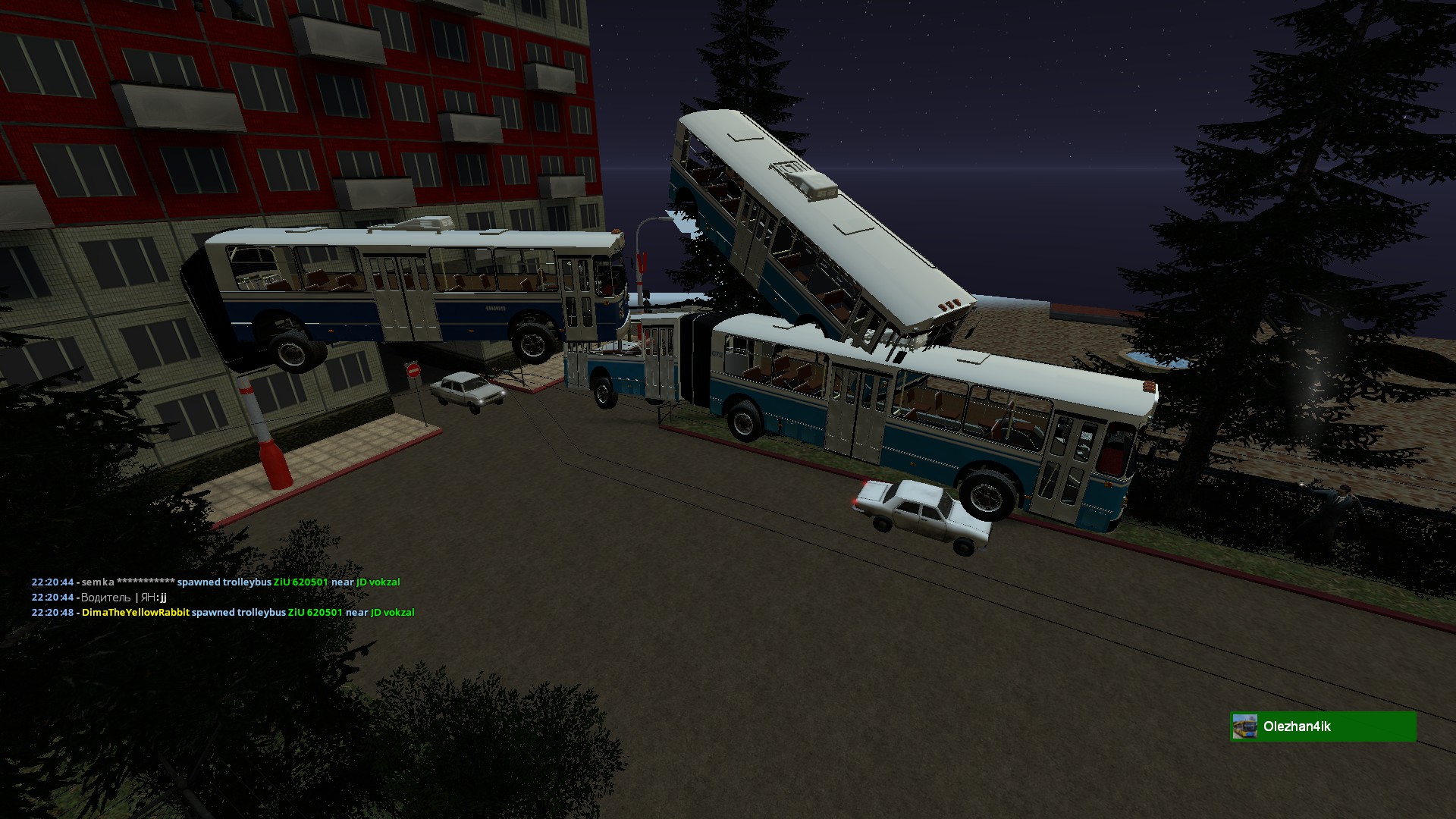Select semka's spawned trolleybus chat line
The width and height of the screenshot is (1456, 819).
[x=215, y=582]
